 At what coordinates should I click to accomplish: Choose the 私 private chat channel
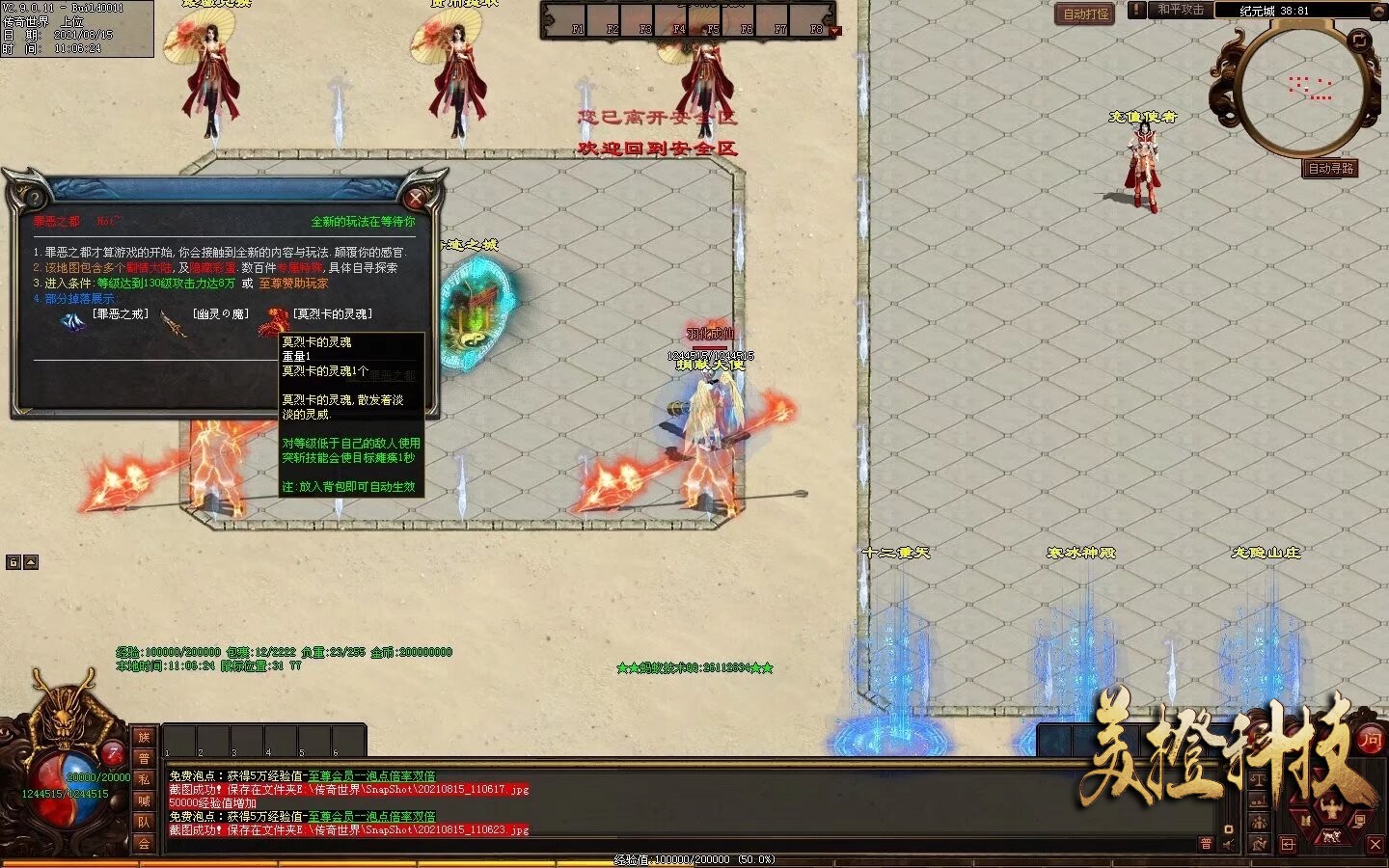coord(144,779)
